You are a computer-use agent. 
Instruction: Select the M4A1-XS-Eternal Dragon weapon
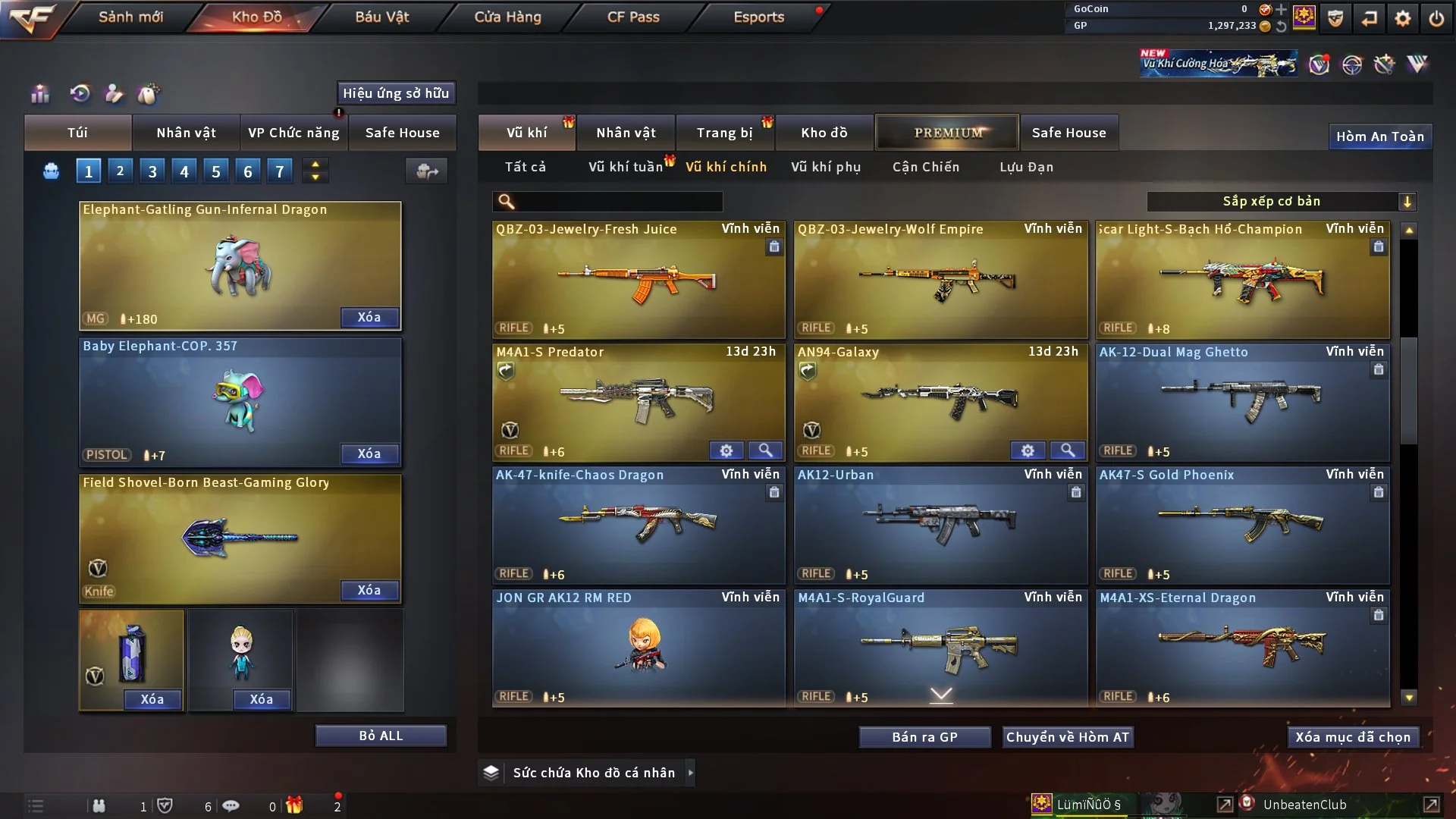(x=1241, y=648)
